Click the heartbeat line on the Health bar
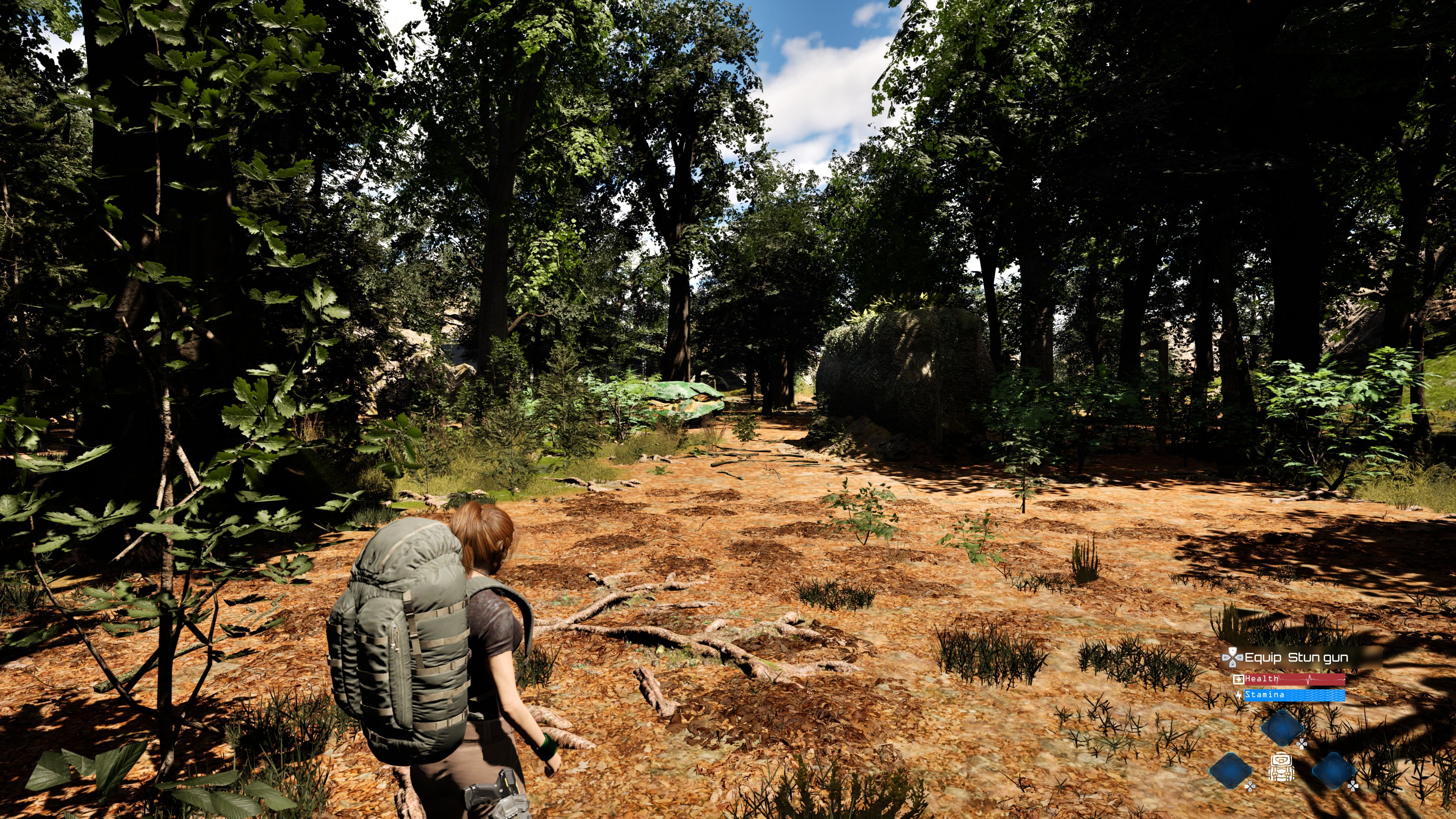The image size is (1456, 819). [x=1310, y=681]
